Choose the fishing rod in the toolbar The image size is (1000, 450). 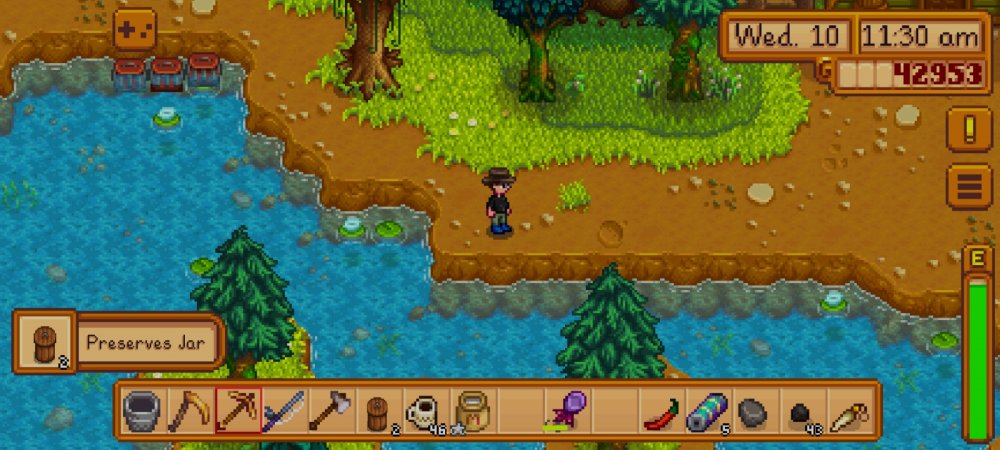283,410
